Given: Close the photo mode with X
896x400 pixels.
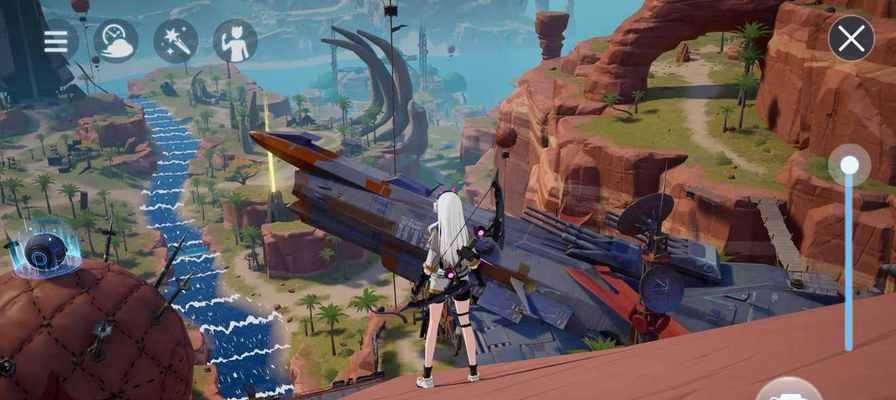Looking at the screenshot, I should (851, 40).
